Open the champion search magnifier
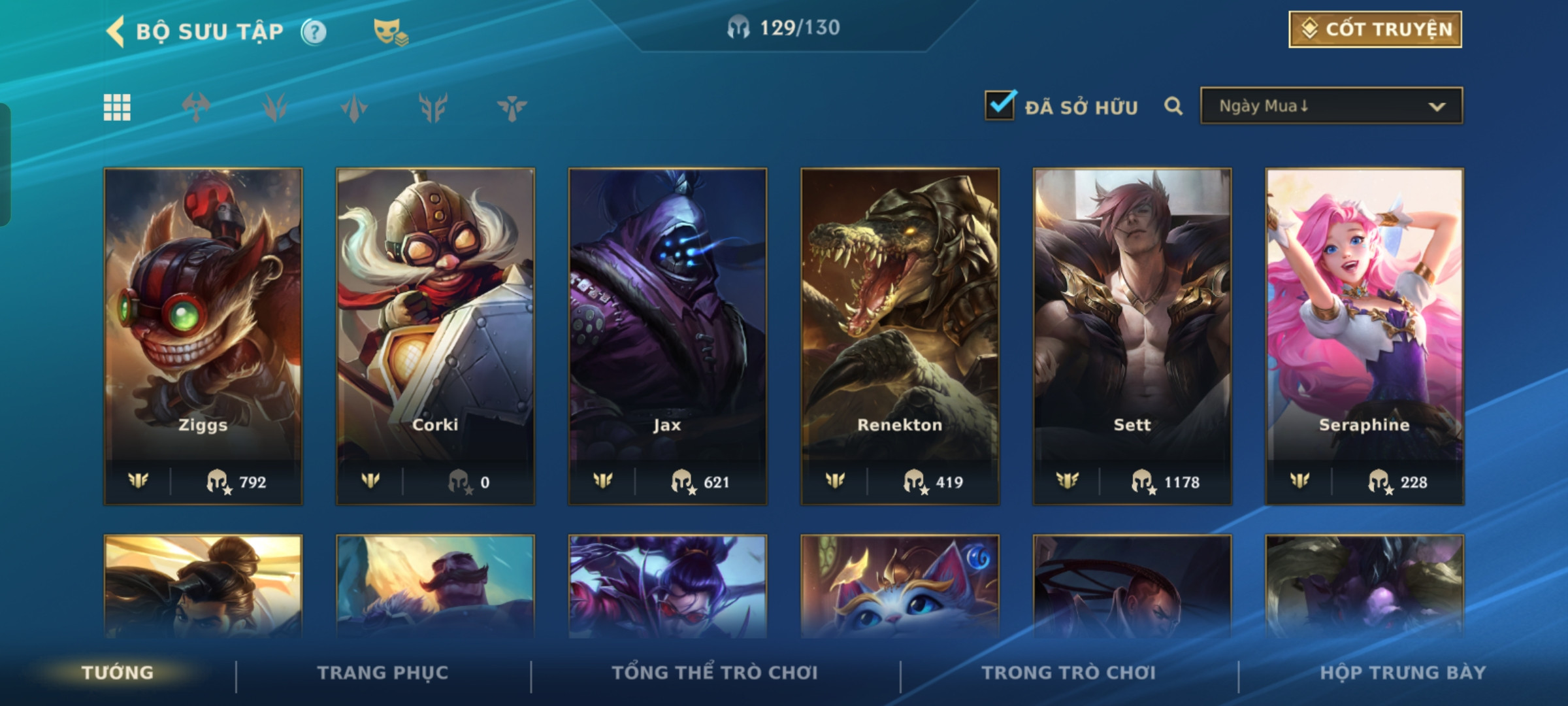This screenshot has width=1568, height=706. tap(1173, 106)
